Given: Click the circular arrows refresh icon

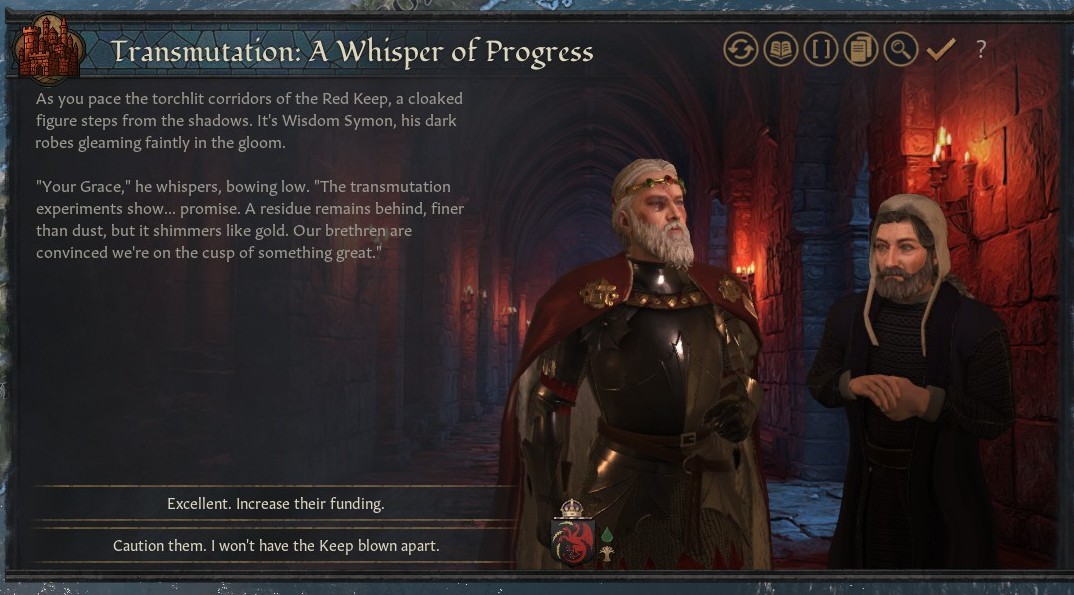Looking at the screenshot, I should 741,49.
